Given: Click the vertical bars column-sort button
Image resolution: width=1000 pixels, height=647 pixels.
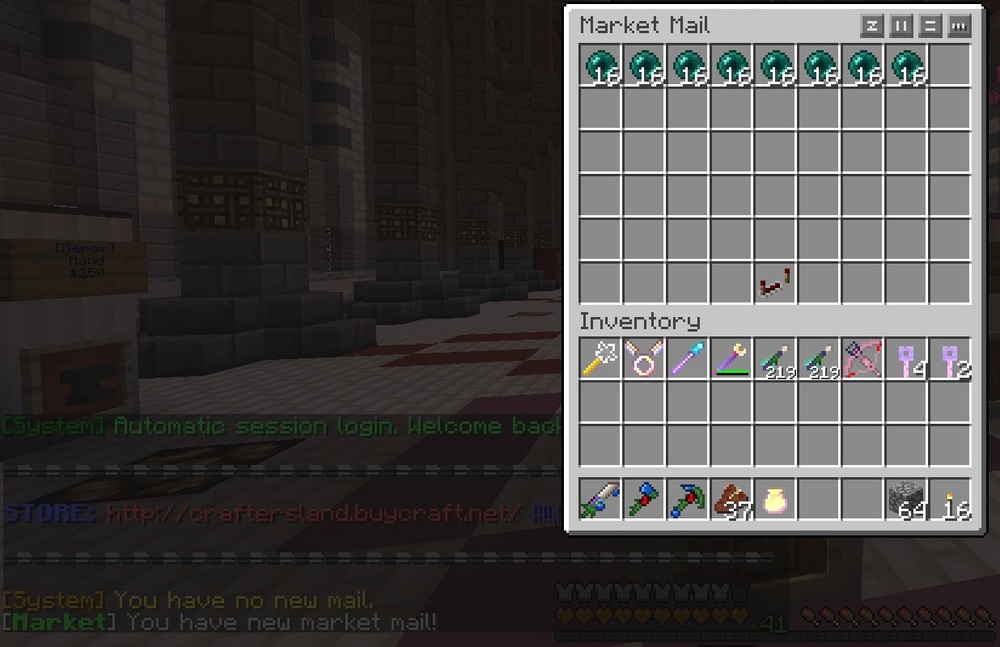Looking at the screenshot, I should pyautogui.click(x=901, y=25).
